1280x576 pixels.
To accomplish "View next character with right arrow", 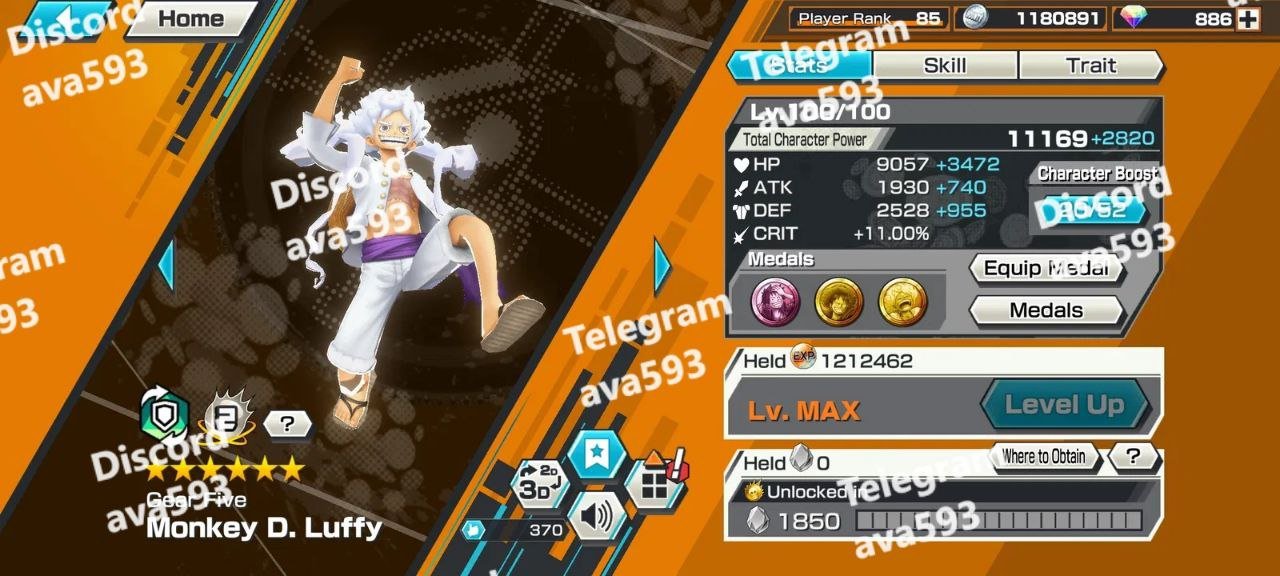I will (661, 266).
